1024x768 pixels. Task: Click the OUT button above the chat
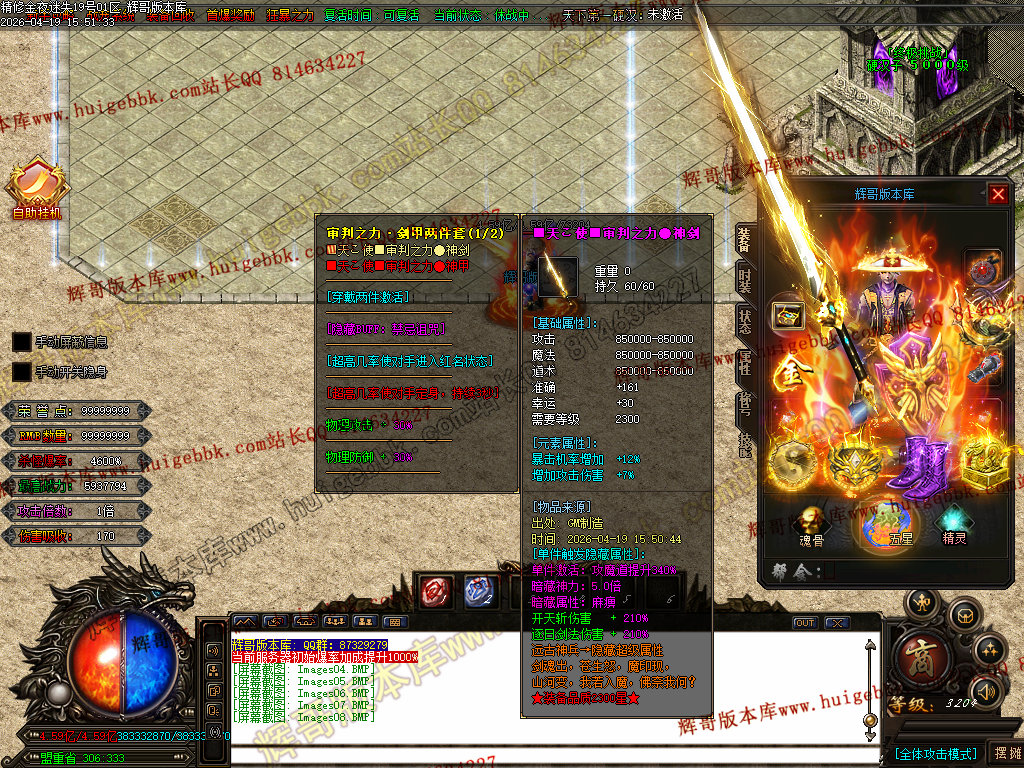805,623
